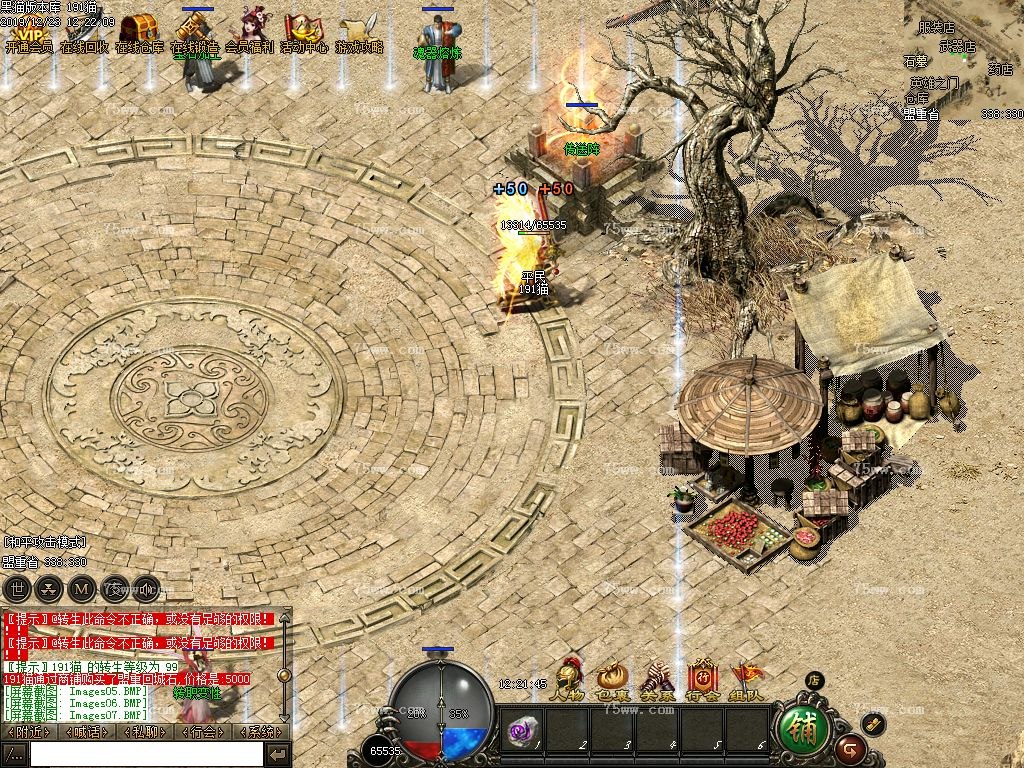
Task: Click the round M button above chat
Action: [x=83, y=588]
